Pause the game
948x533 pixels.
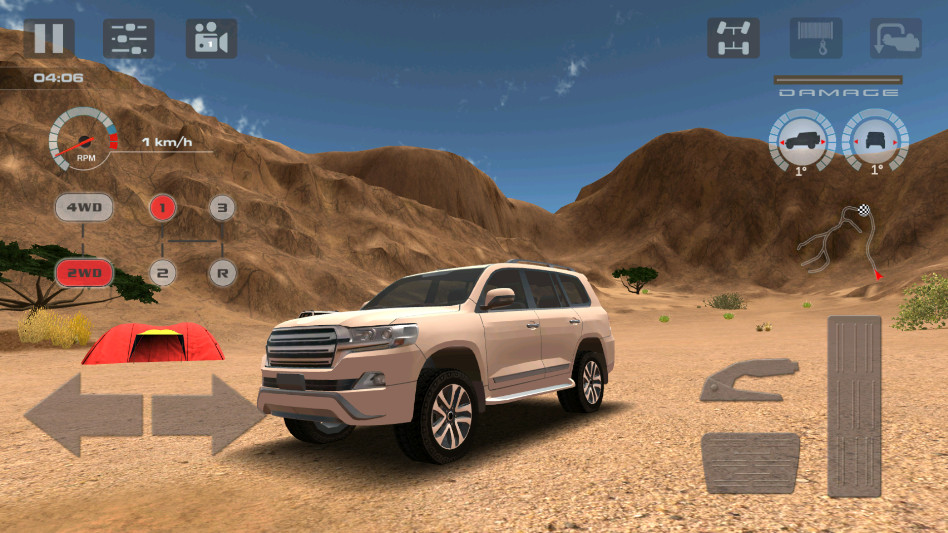coord(49,38)
